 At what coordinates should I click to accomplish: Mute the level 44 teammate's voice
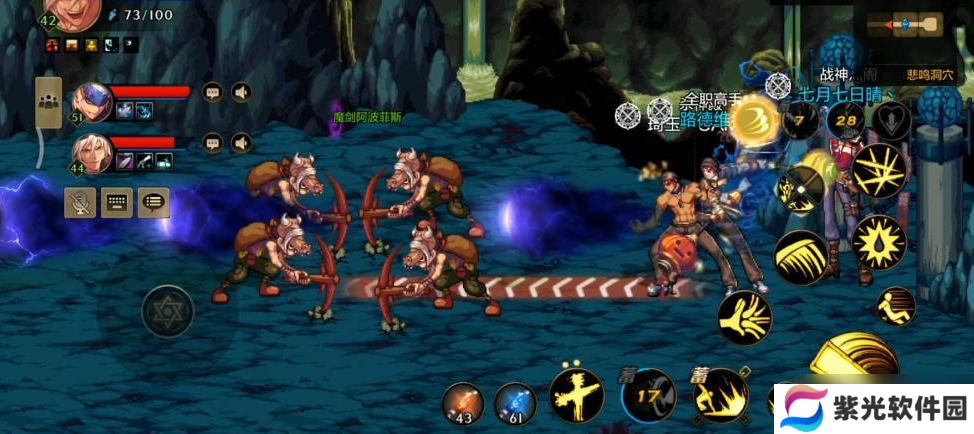pyautogui.click(x=241, y=143)
